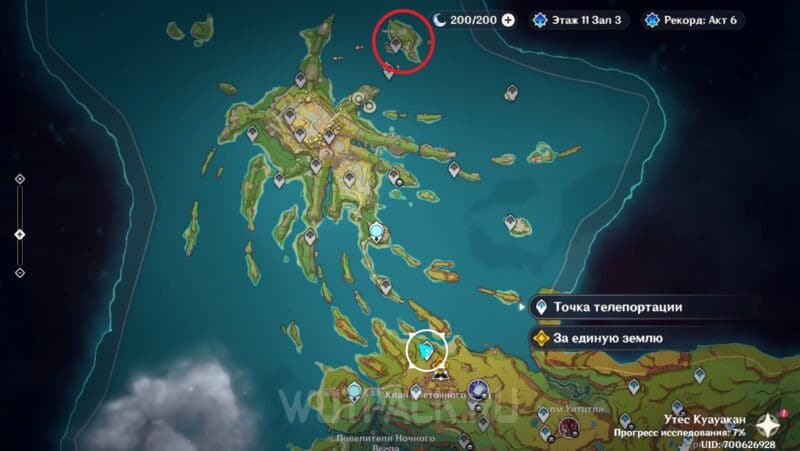Open the "Рекорд: Акт 6" theater tracker

(x=695, y=19)
